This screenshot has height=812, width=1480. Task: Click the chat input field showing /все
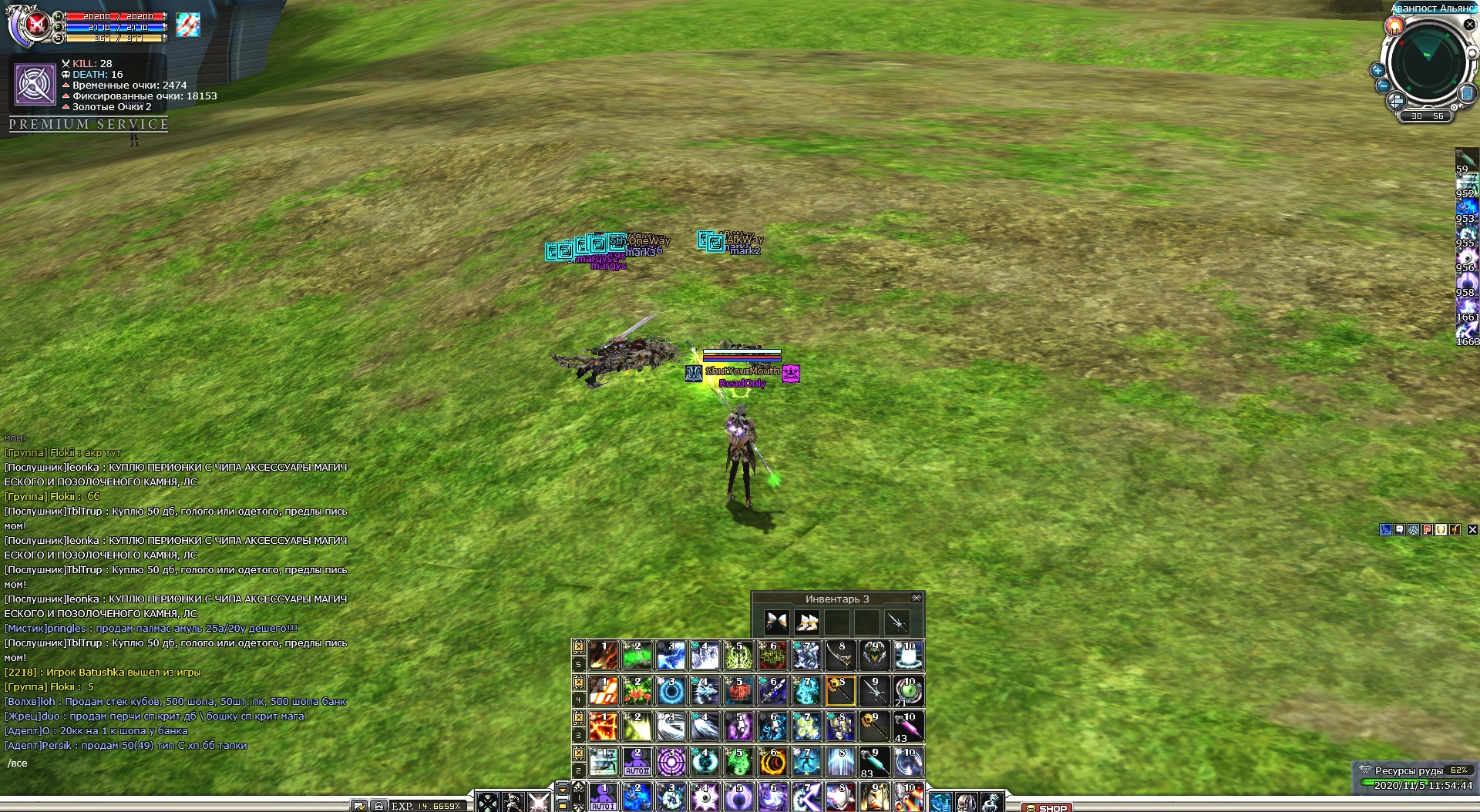[x=154, y=763]
